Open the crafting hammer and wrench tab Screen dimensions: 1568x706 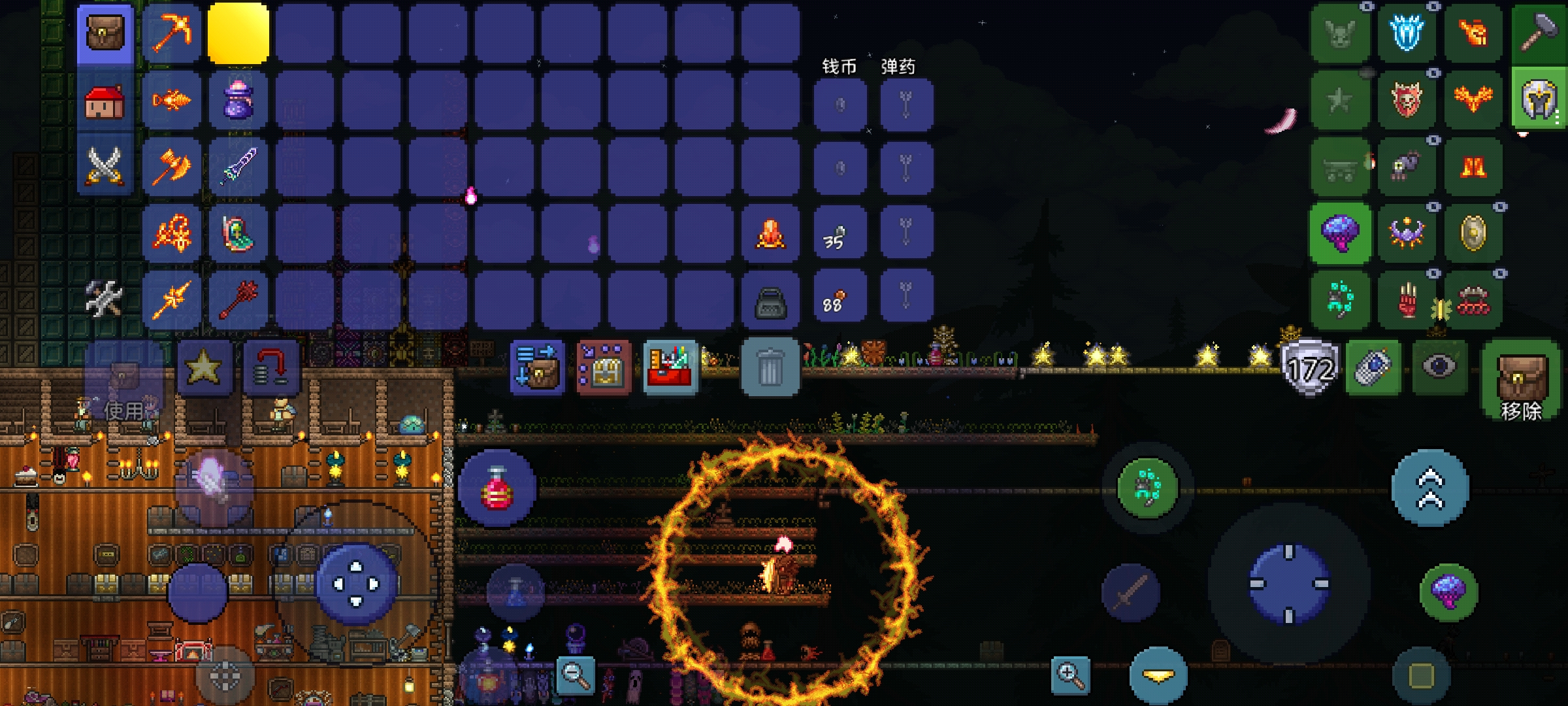pyautogui.click(x=105, y=299)
